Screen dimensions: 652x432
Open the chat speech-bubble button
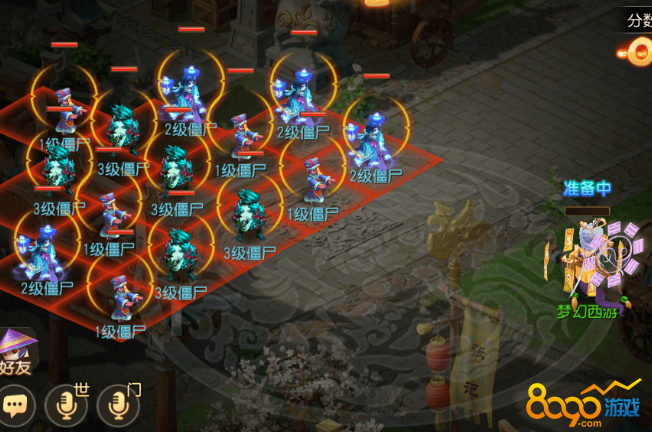[16, 405]
